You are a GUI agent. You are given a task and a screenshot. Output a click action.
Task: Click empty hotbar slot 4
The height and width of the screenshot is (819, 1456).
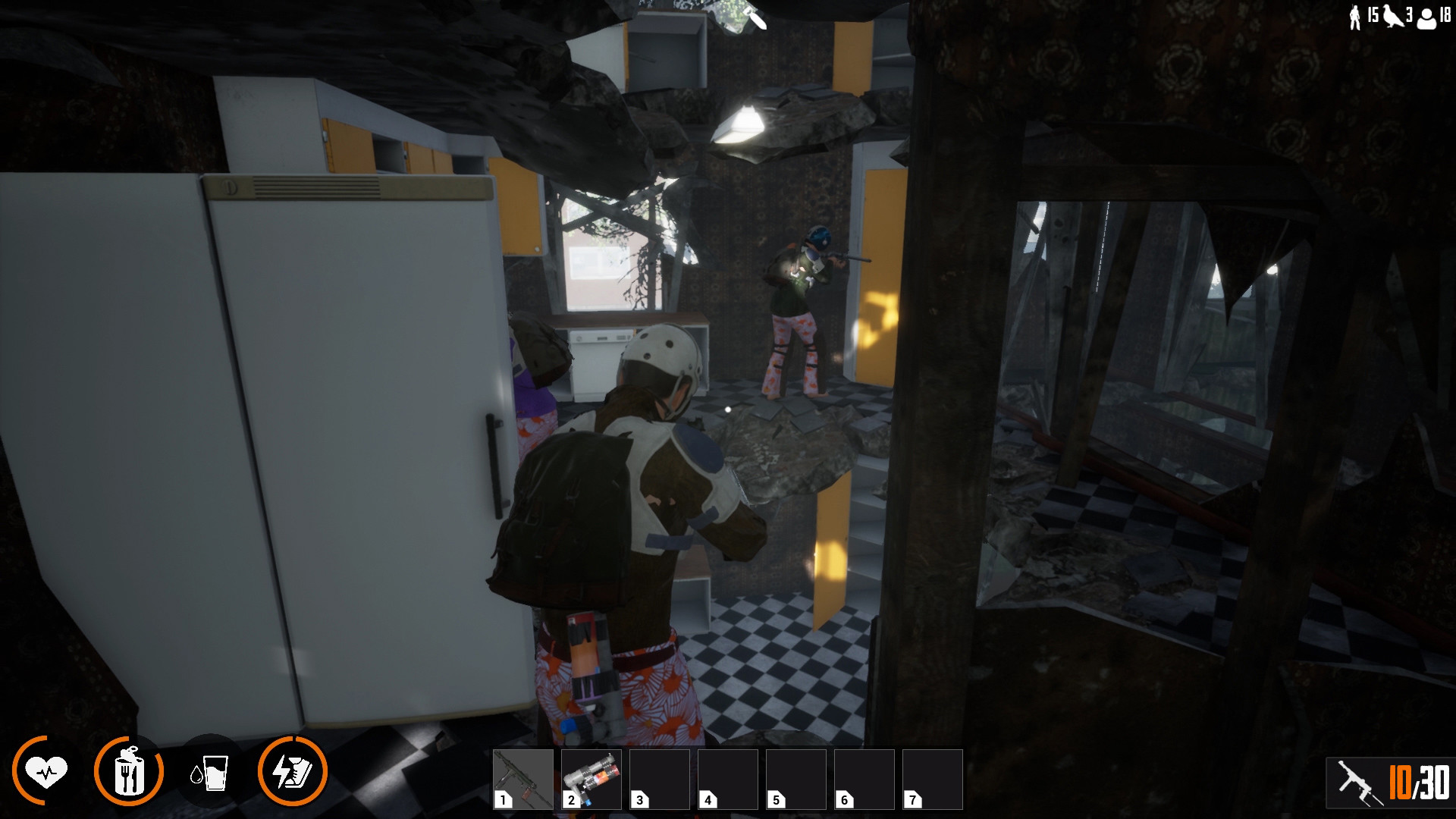[728, 778]
